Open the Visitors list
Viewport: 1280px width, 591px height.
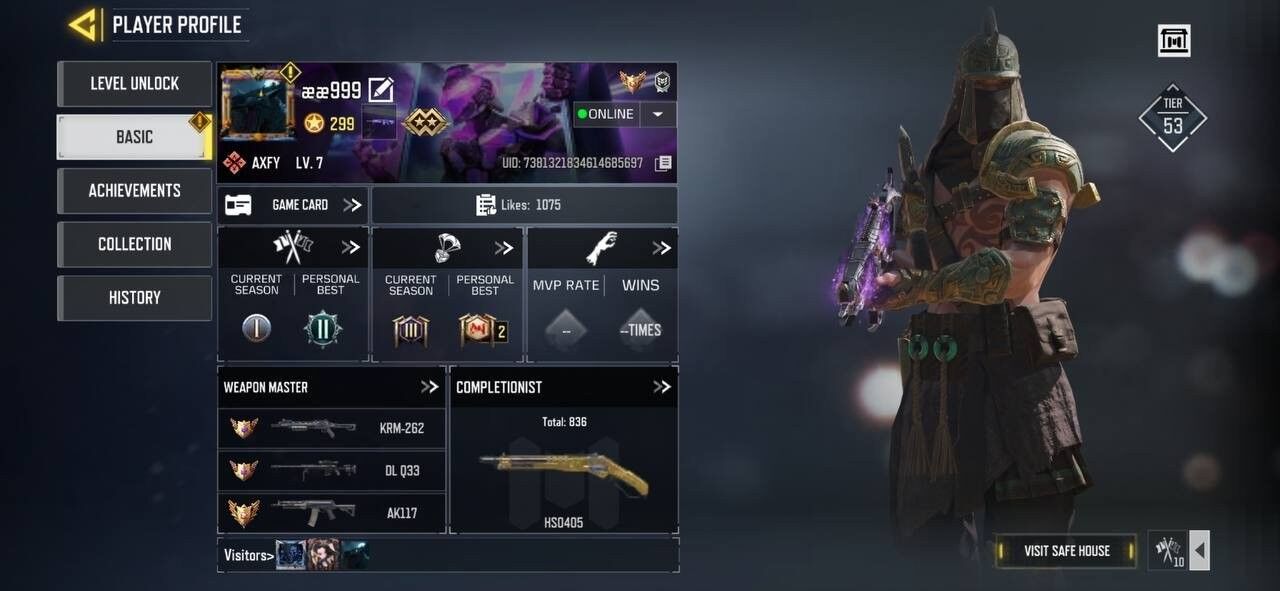click(x=247, y=555)
